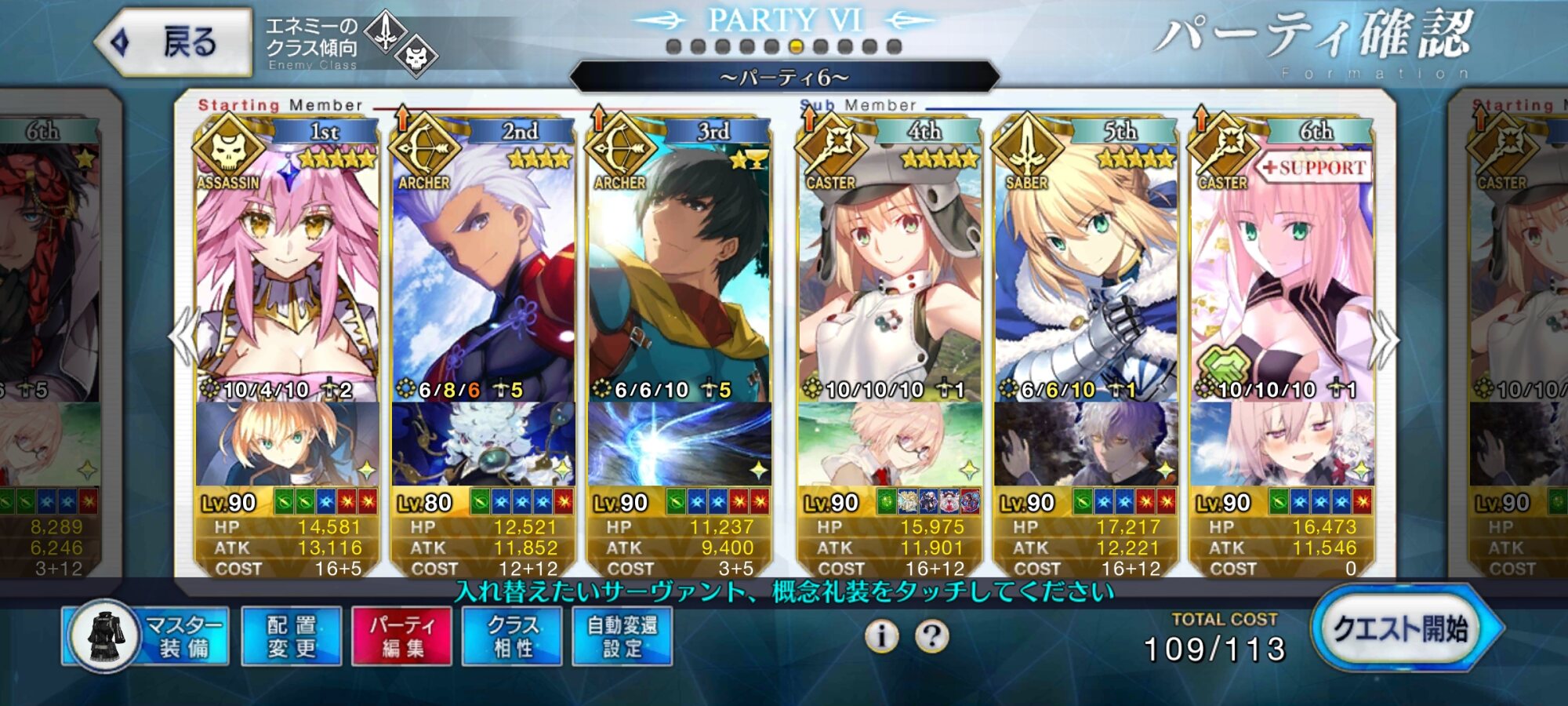The width and height of the screenshot is (1568, 706).
Task: Select the craft essence under the Saber
Action: pos(1085,444)
